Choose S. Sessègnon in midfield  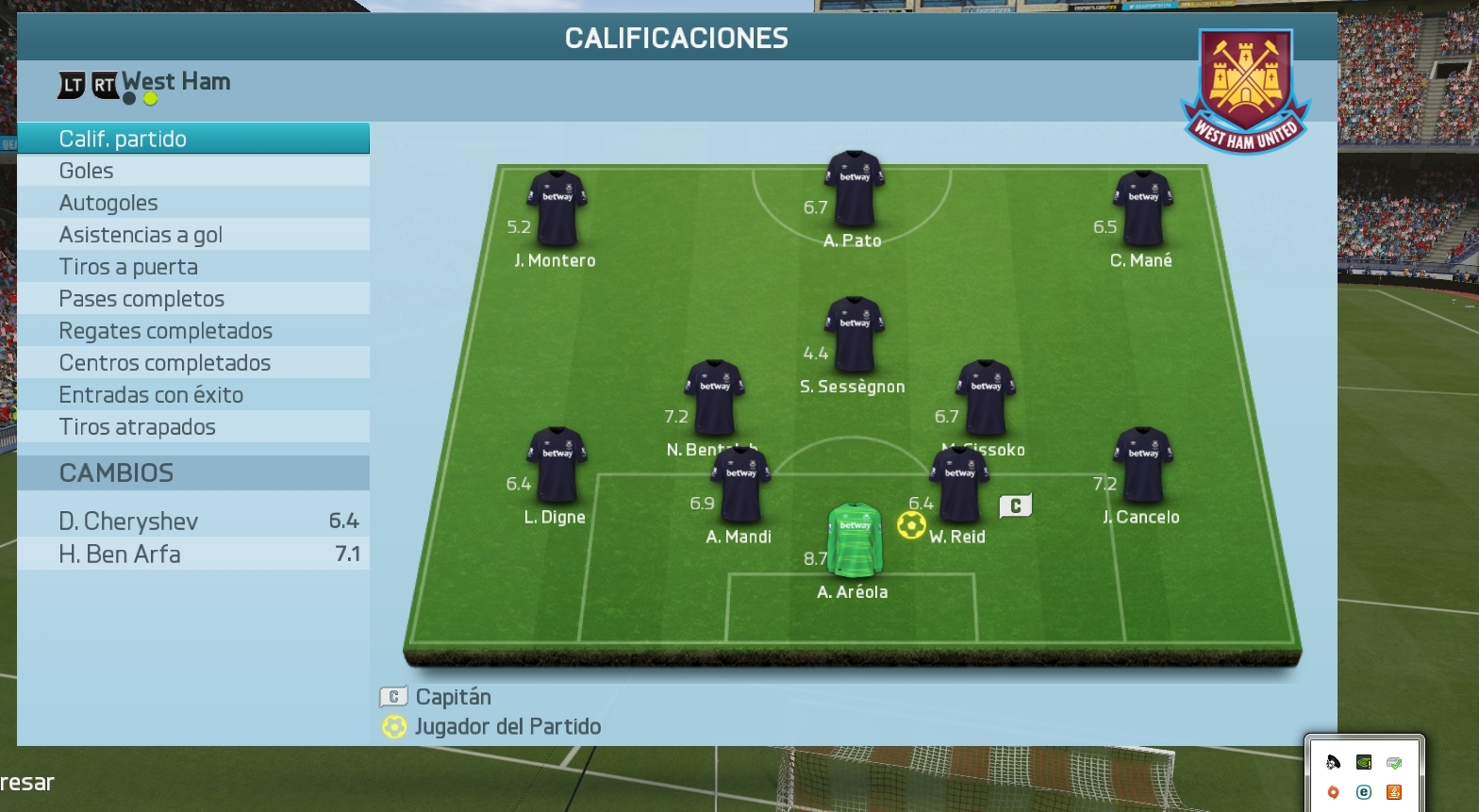[854, 335]
